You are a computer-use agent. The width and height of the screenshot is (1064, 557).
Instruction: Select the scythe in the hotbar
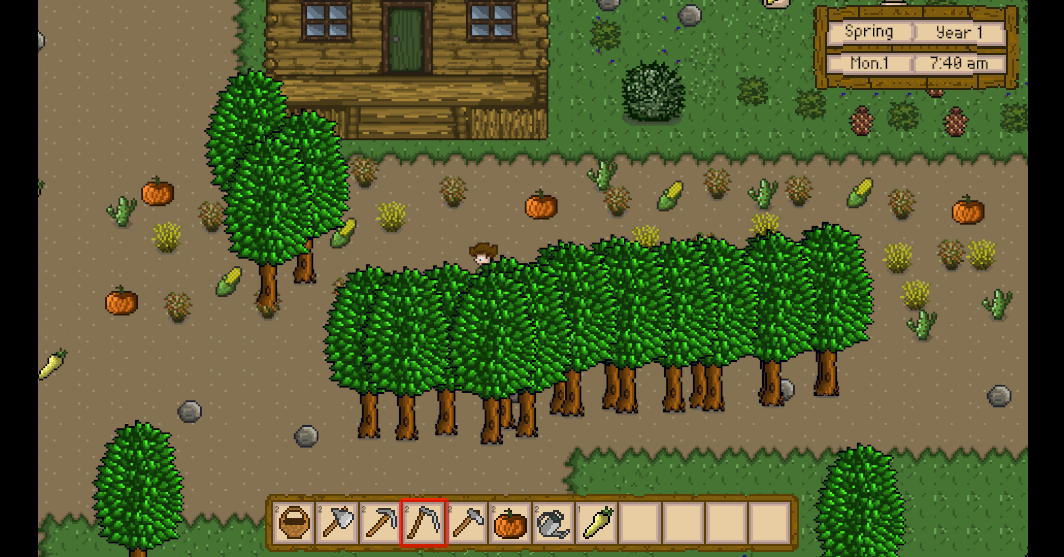pos(423,523)
